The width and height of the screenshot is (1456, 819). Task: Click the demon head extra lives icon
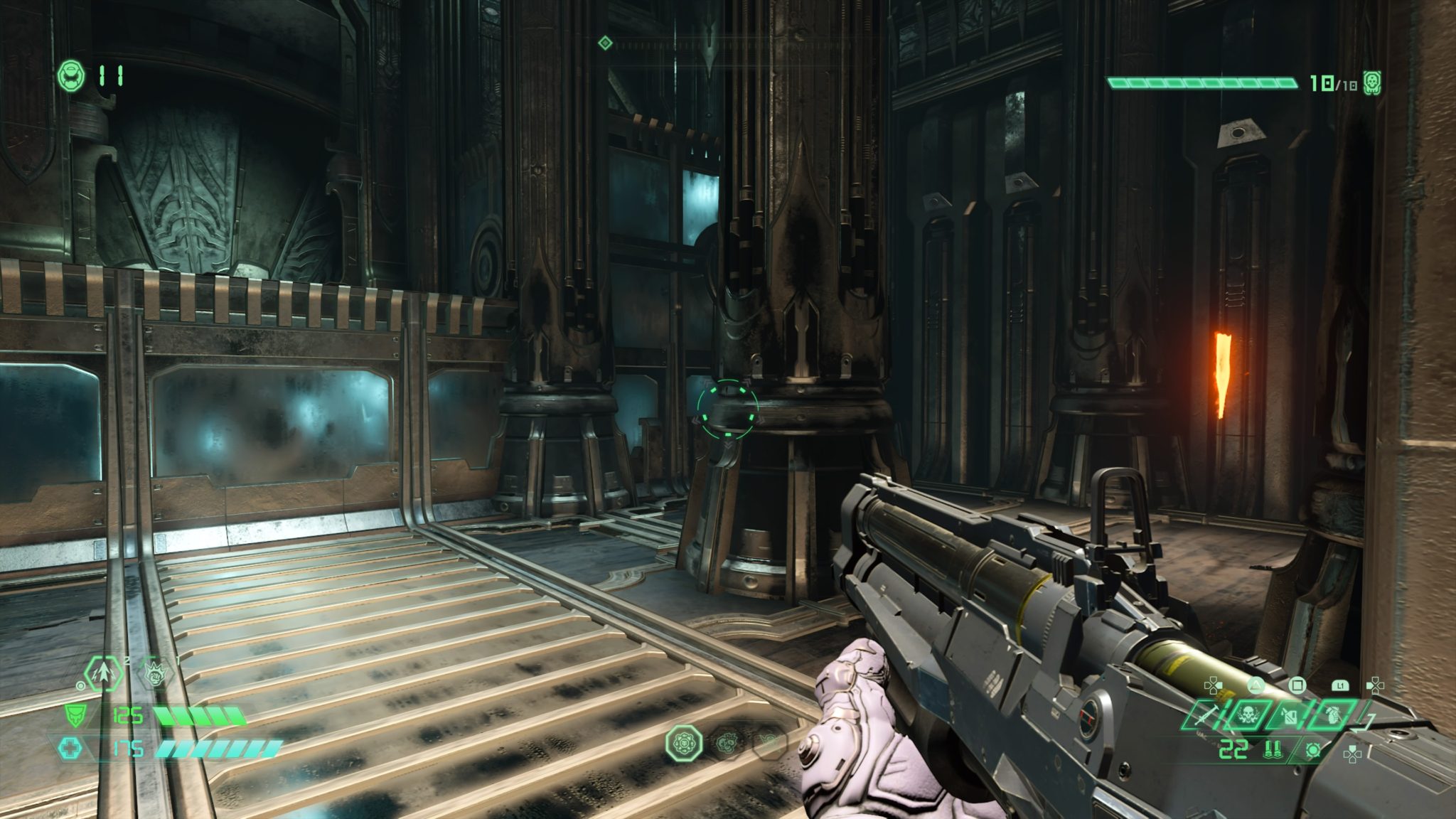click(x=71, y=76)
